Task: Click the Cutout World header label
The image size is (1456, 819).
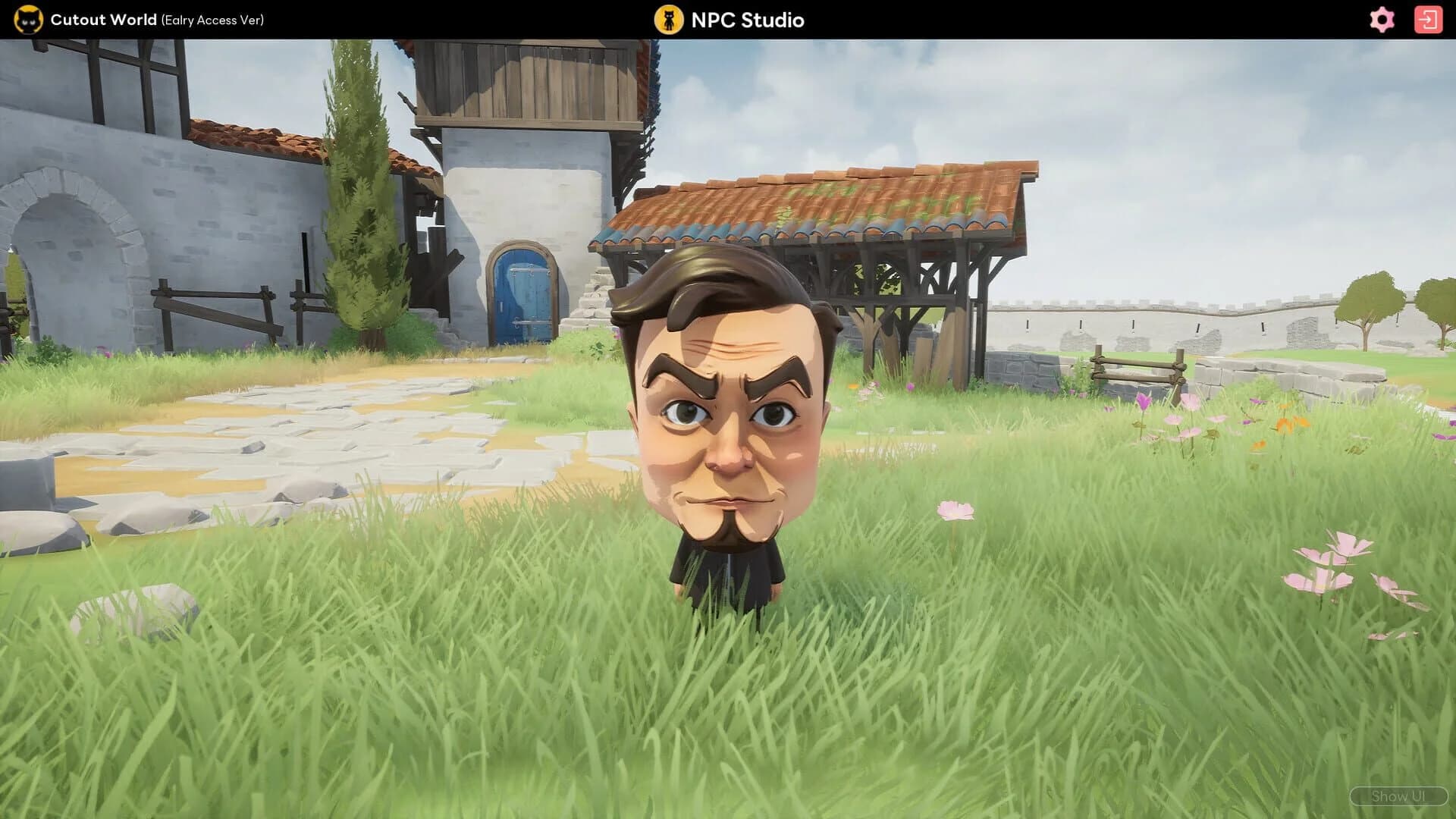Action: 102,20
